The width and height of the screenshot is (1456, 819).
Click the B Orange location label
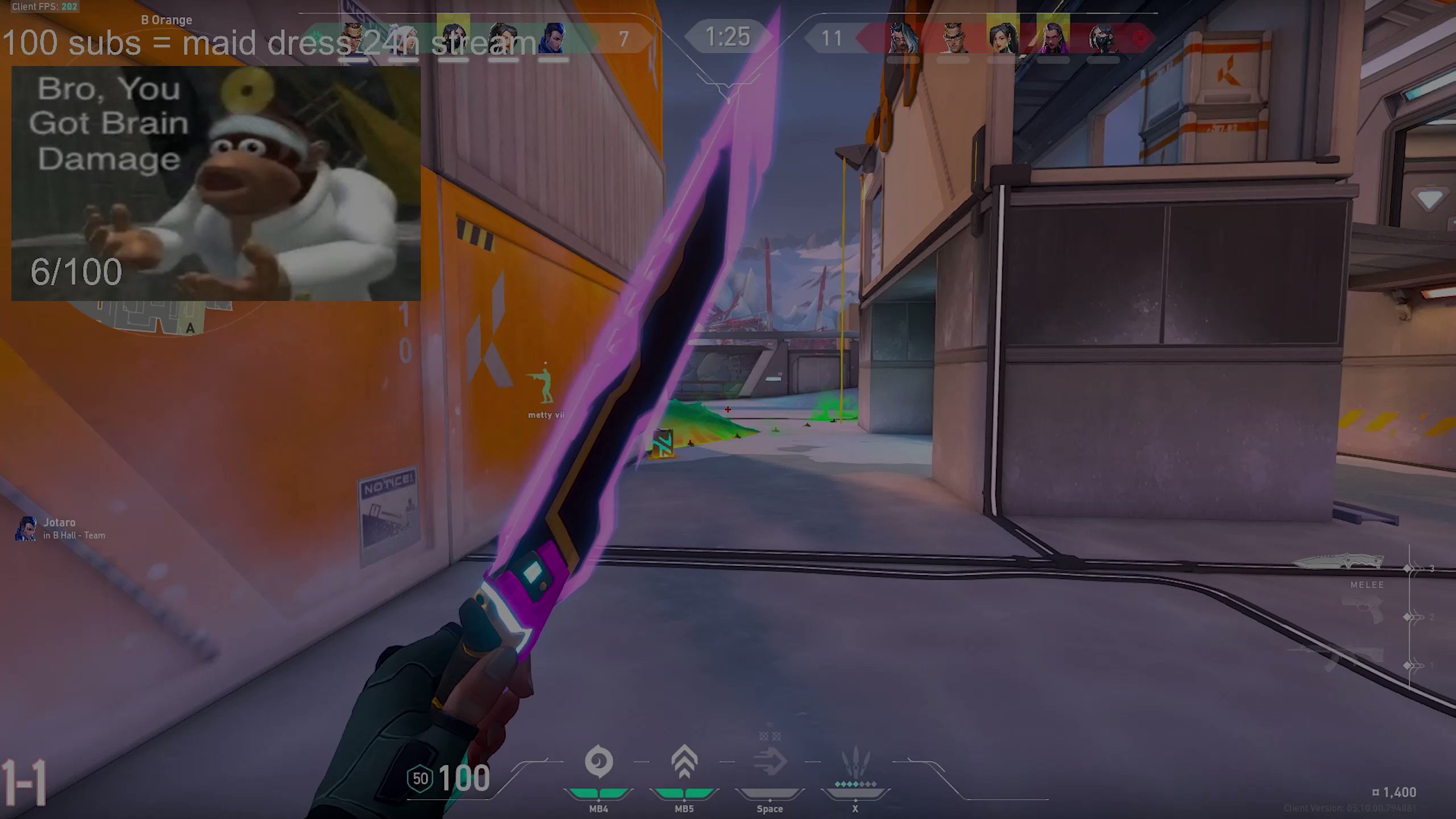[x=168, y=19]
